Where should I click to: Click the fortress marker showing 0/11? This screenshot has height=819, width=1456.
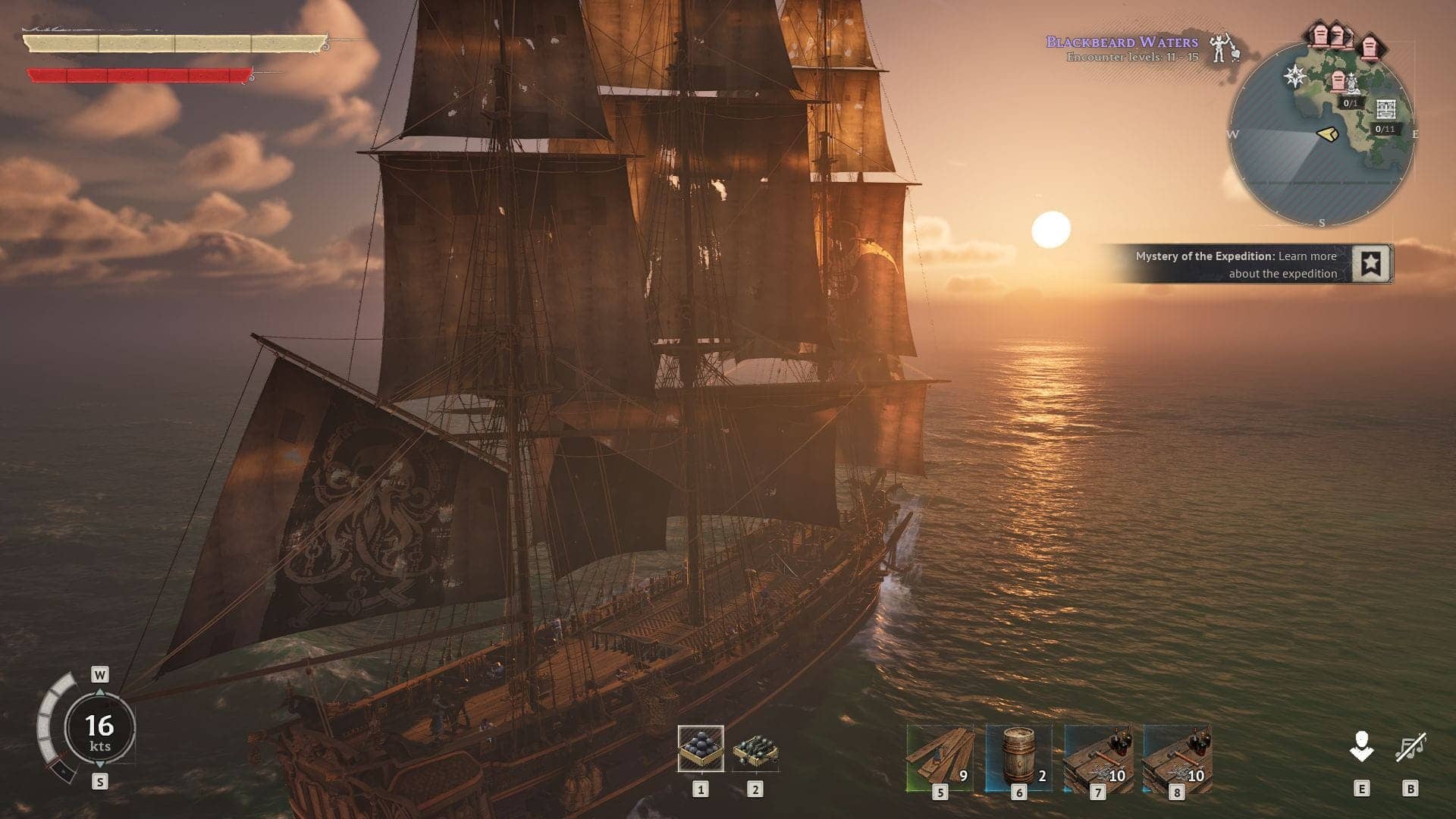tap(1386, 110)
